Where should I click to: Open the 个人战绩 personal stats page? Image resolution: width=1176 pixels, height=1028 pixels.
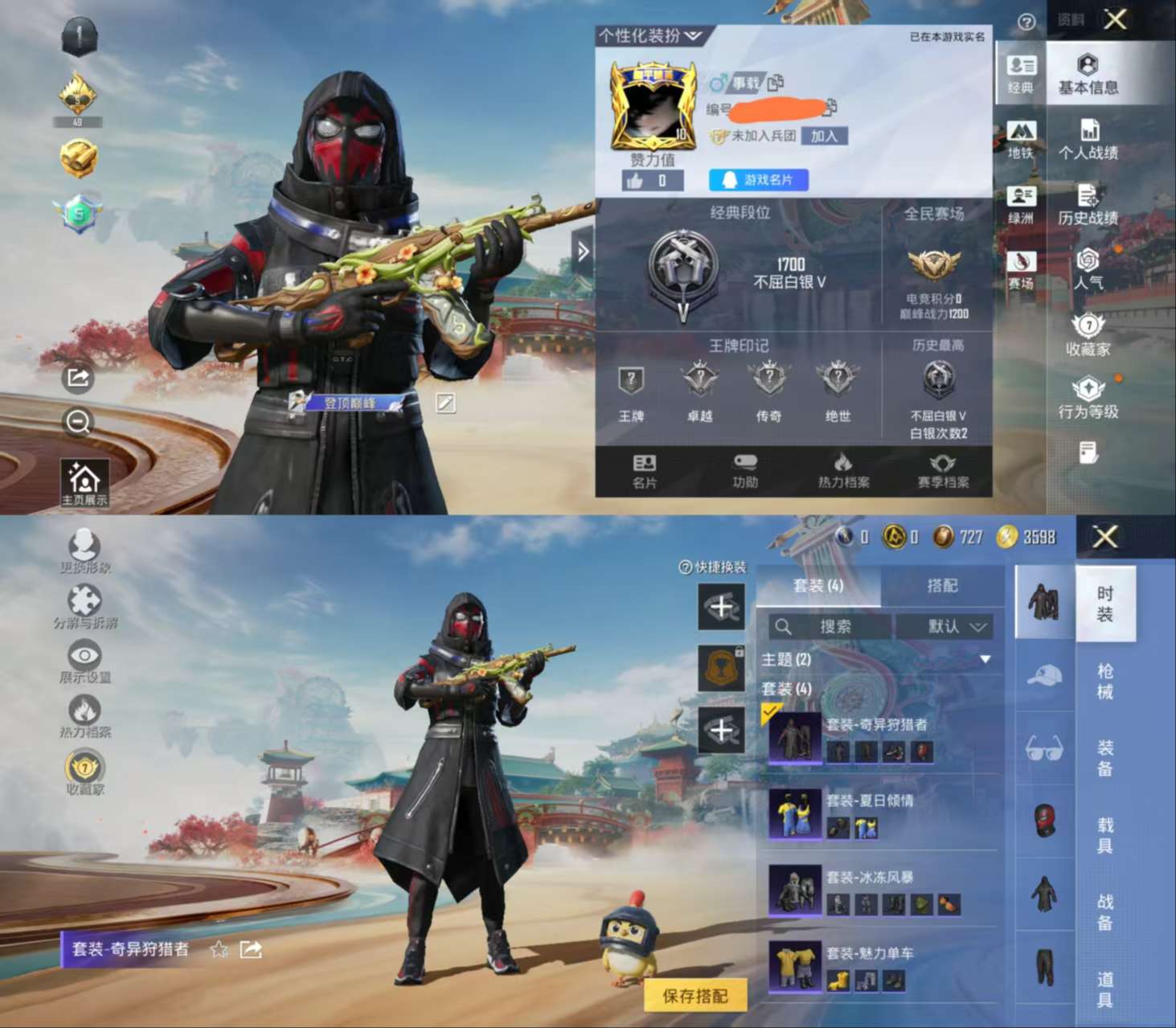point(1088,139)
